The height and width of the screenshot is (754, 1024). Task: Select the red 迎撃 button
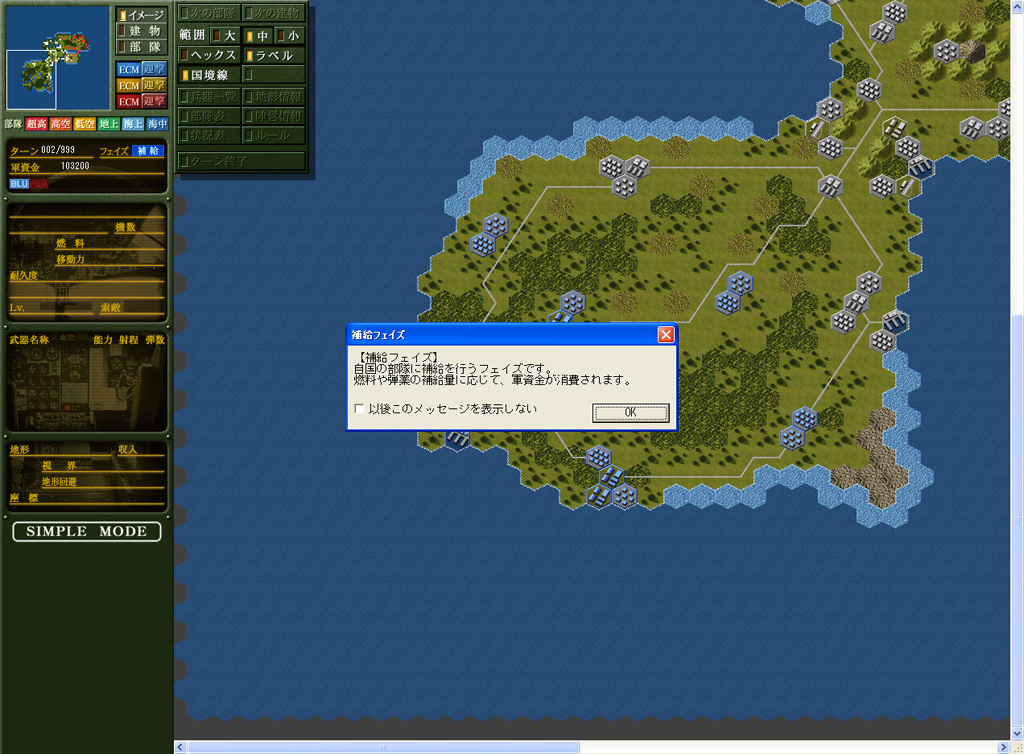[153, 101]
